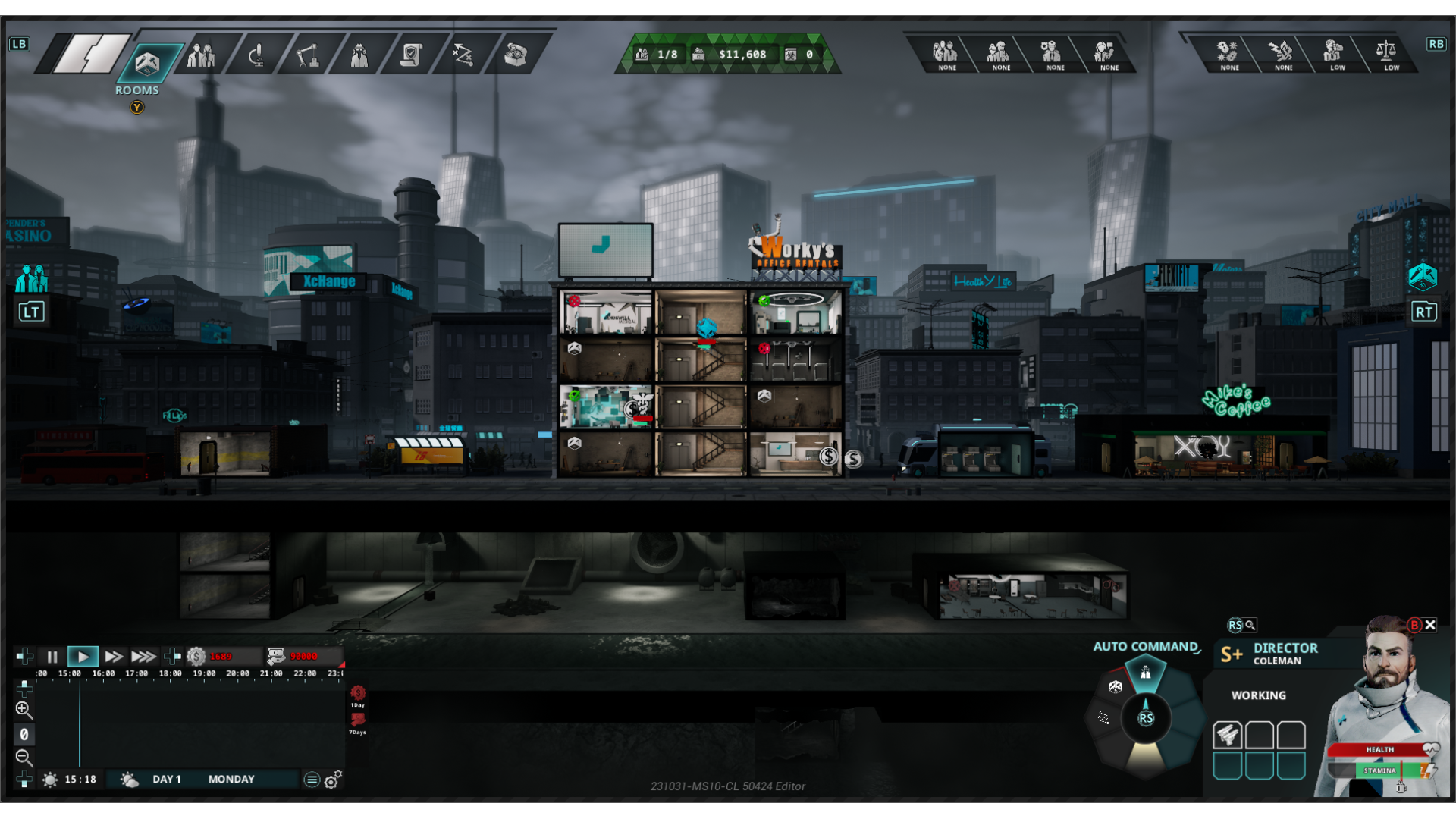
Task: Select the shield document tab
Action: pyautogui.click(x=411, y=55)
